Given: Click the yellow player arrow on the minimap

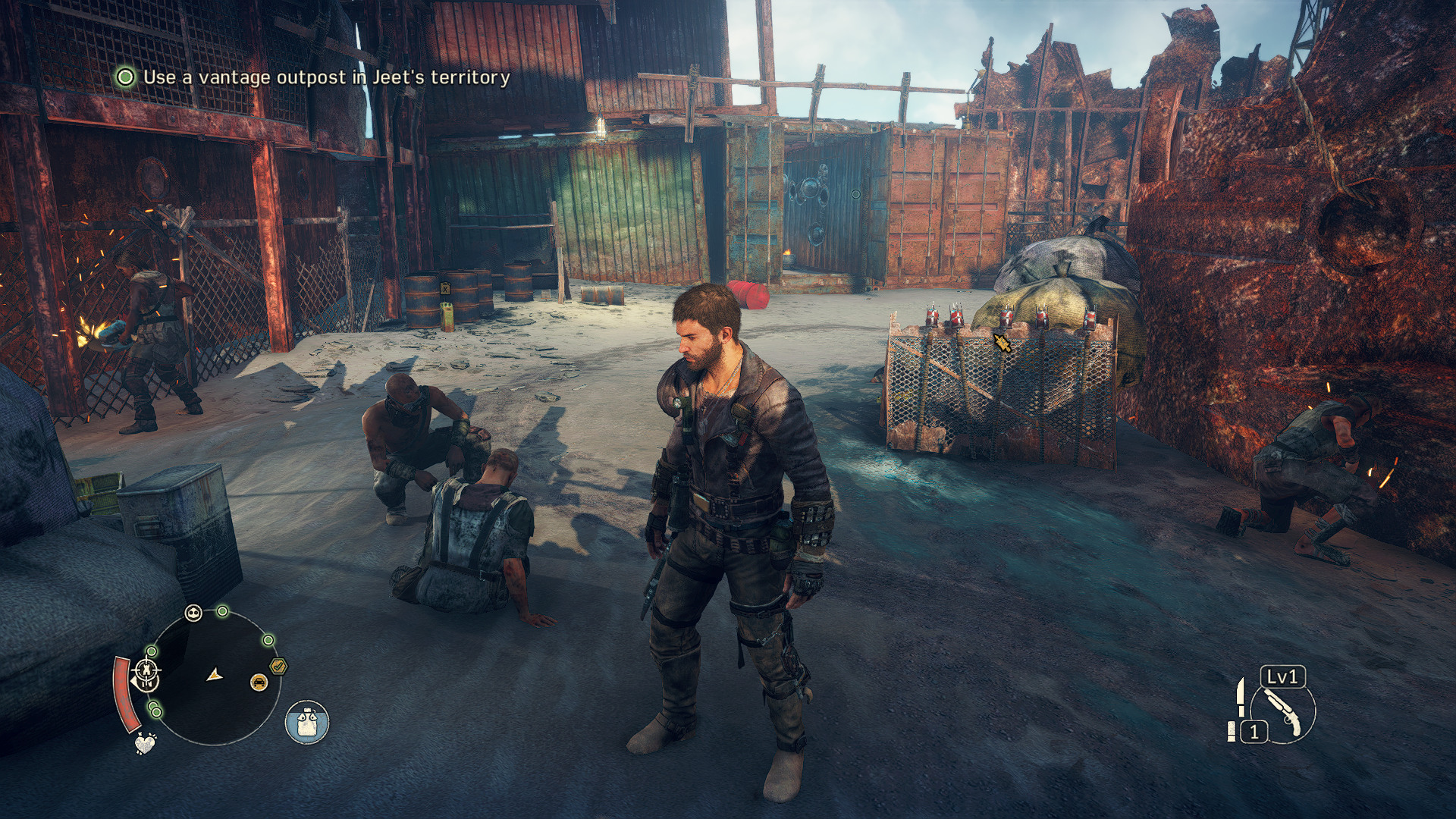Looking at the screenshot, I should 216,673.
